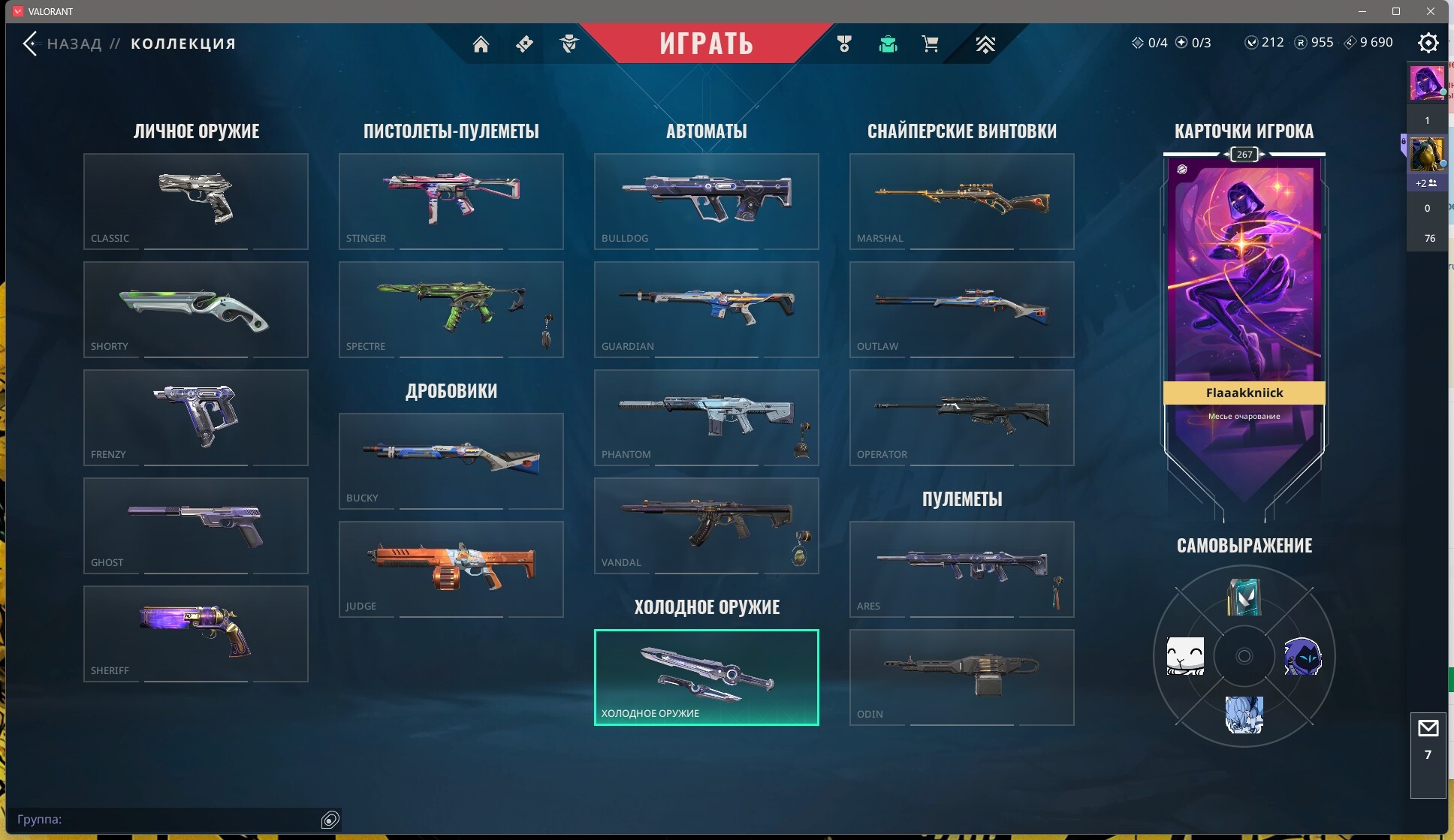
Task: Select the white cat spray in wheel
Action: 1185,656
